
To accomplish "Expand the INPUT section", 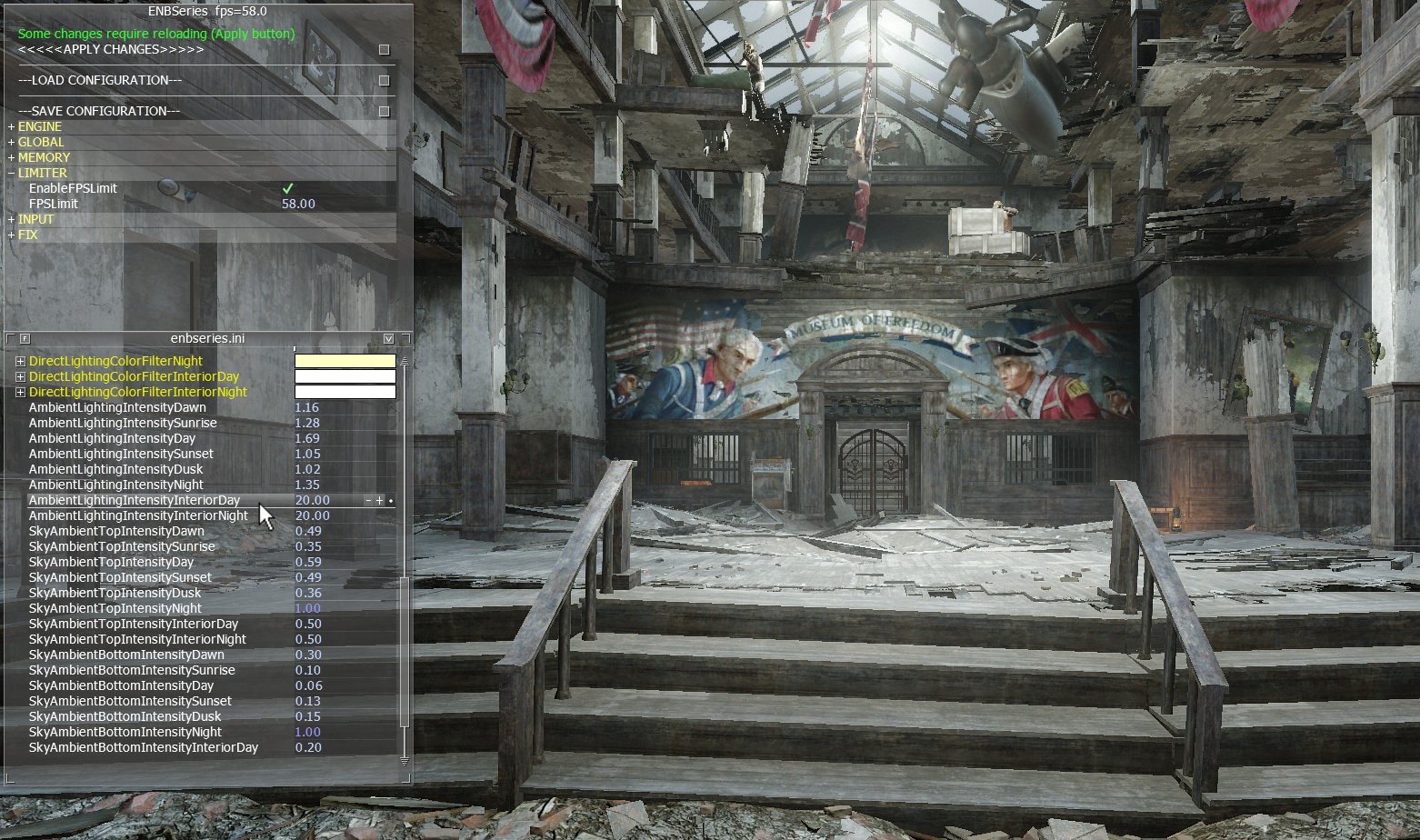I will [x=12, y=220].
